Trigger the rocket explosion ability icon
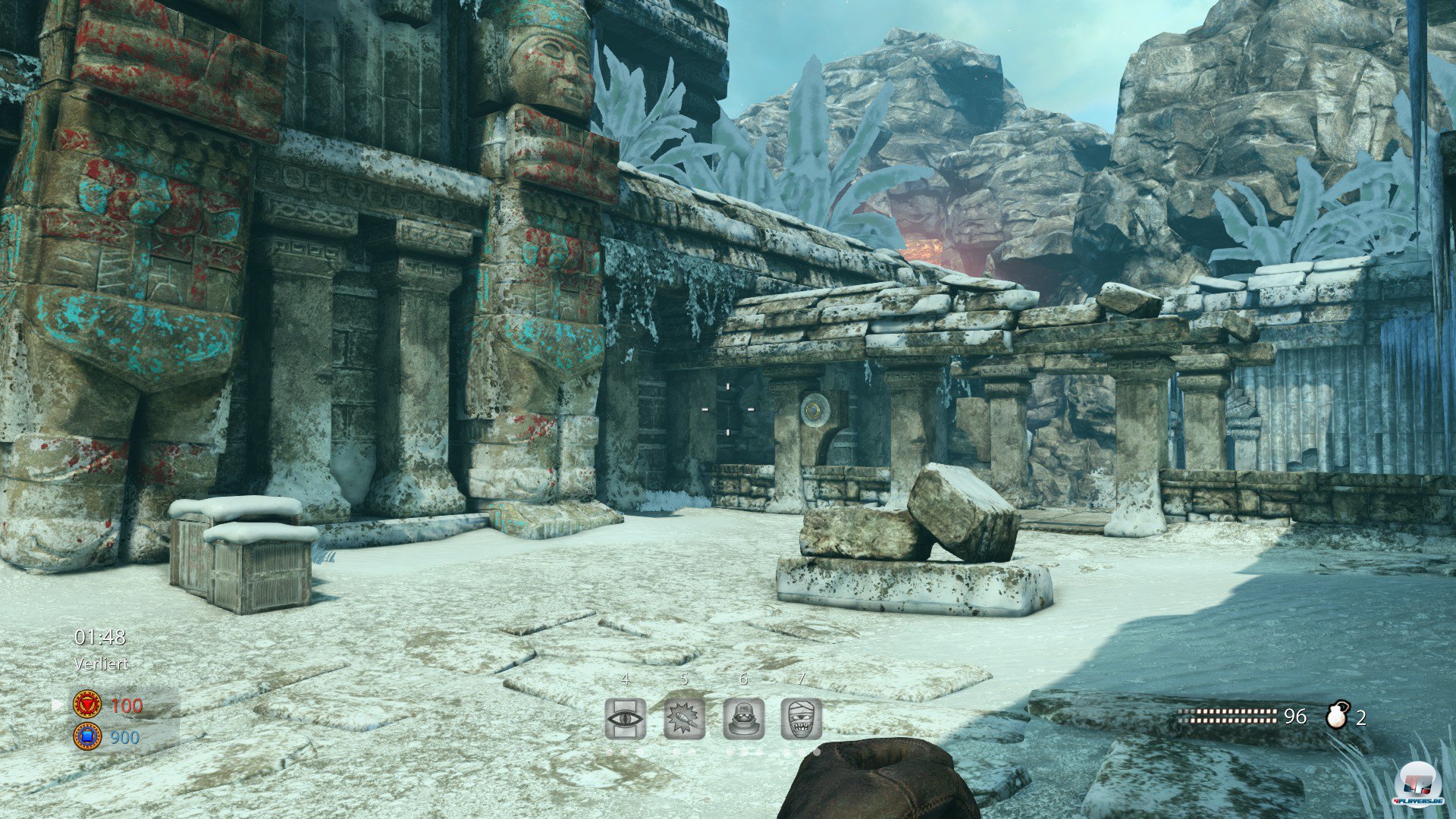The image size is (1456, 819). [x=684, y=718]
